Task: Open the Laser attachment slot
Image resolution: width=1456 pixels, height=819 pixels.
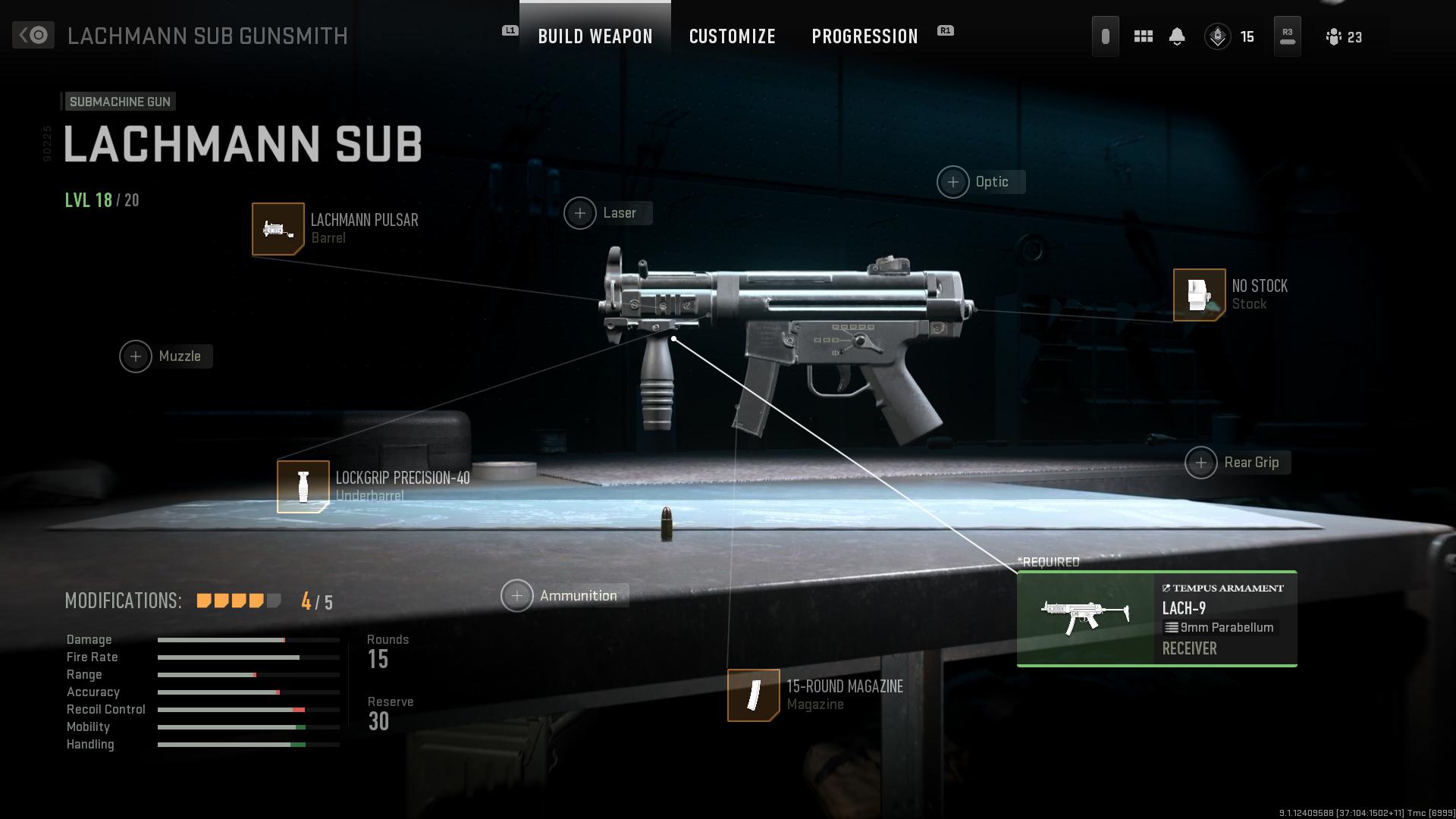Action: click(580, 212)
